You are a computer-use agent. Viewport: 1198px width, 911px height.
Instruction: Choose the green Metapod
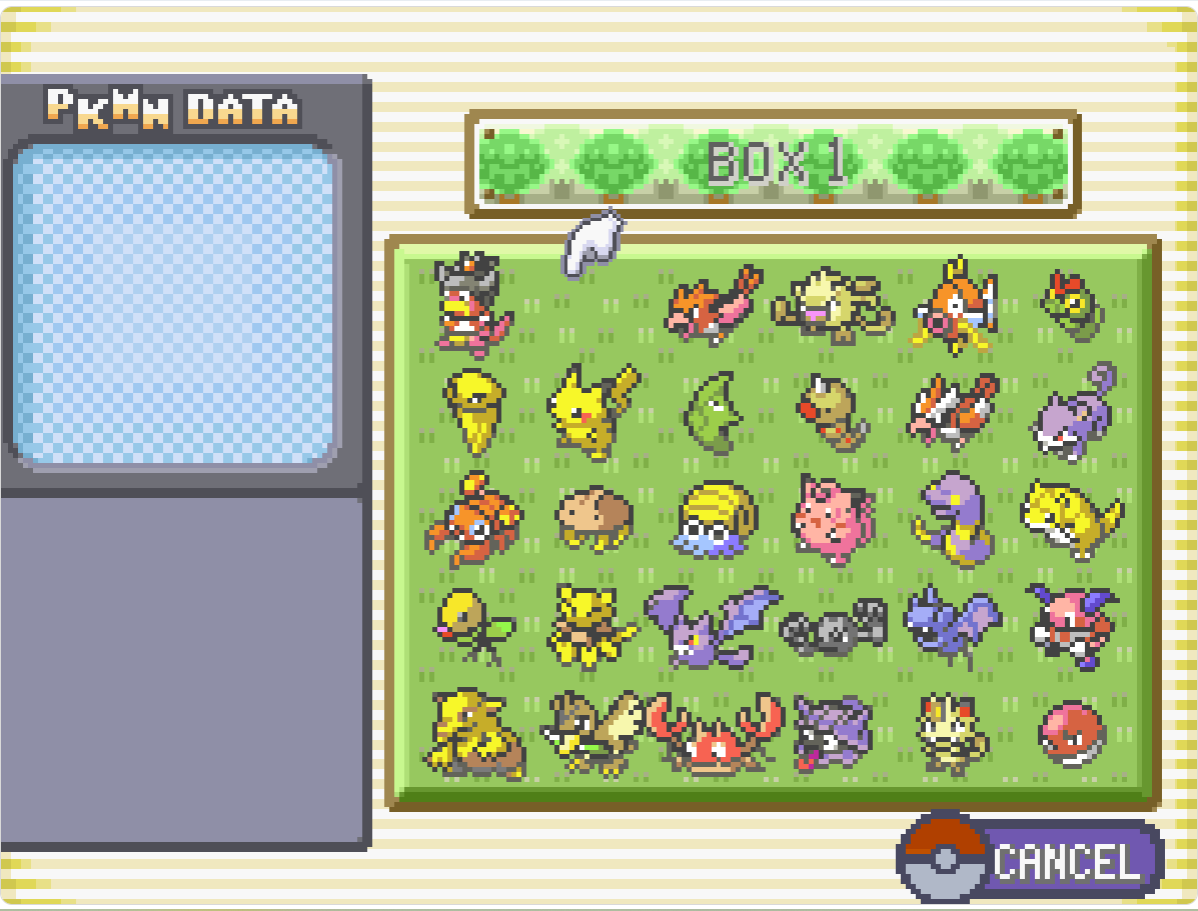click(714, 412)
